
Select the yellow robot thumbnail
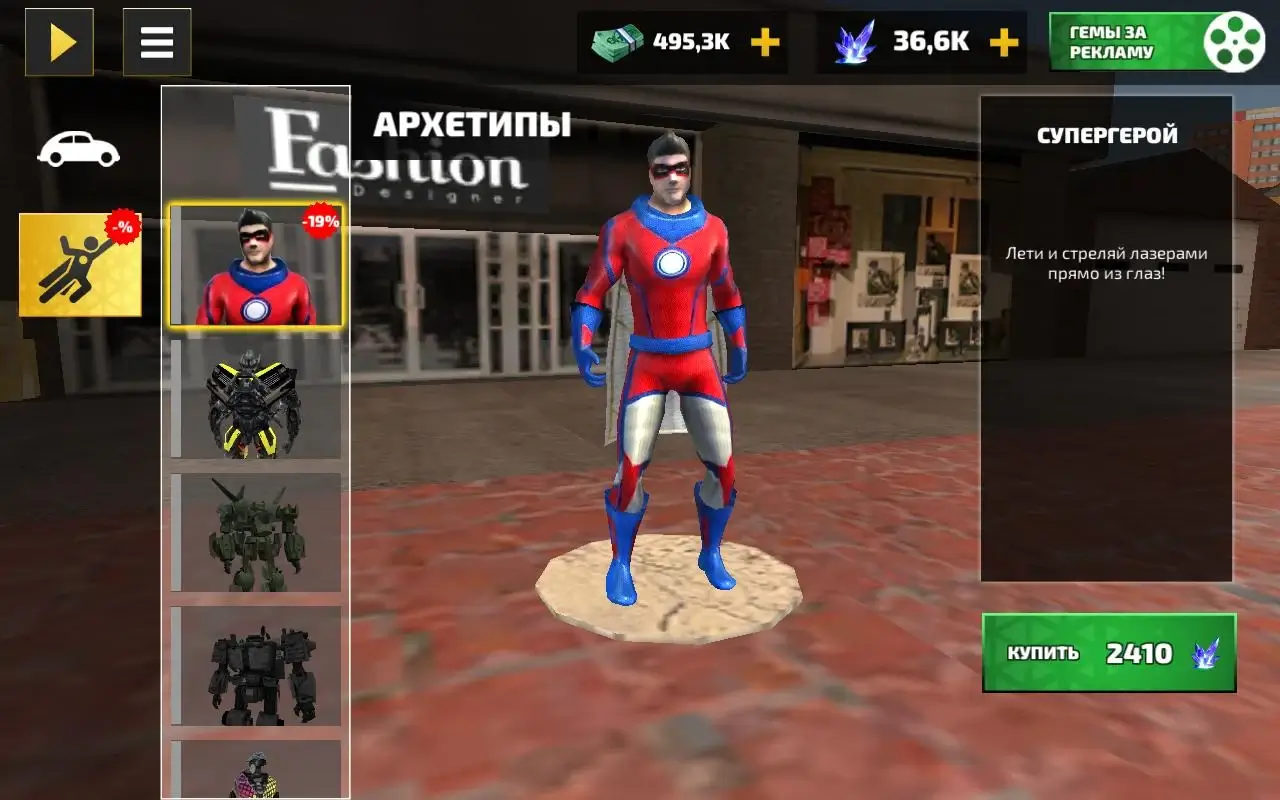point(256,400)
